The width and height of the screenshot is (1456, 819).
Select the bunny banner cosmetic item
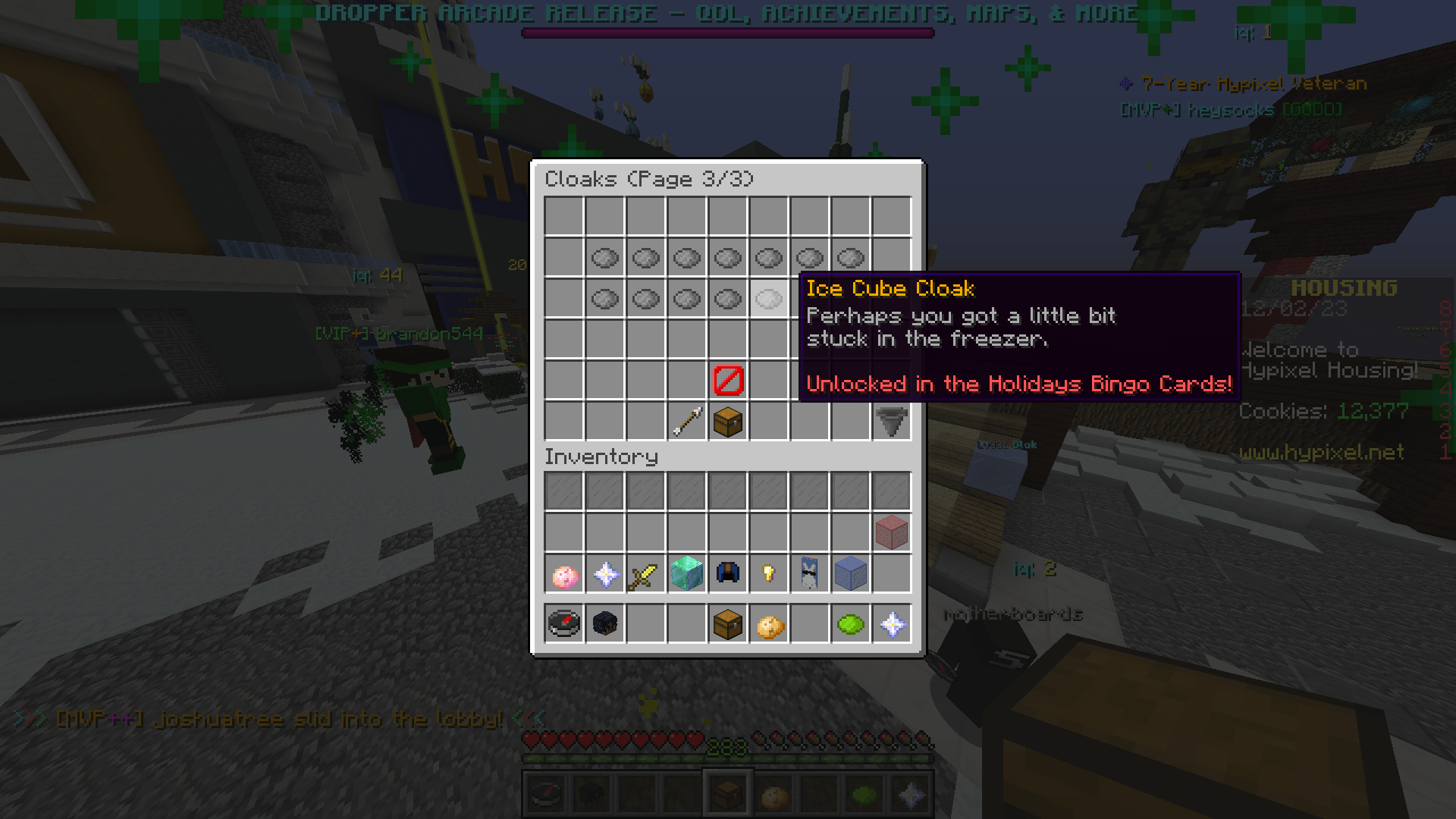click(x=809, y=573)
